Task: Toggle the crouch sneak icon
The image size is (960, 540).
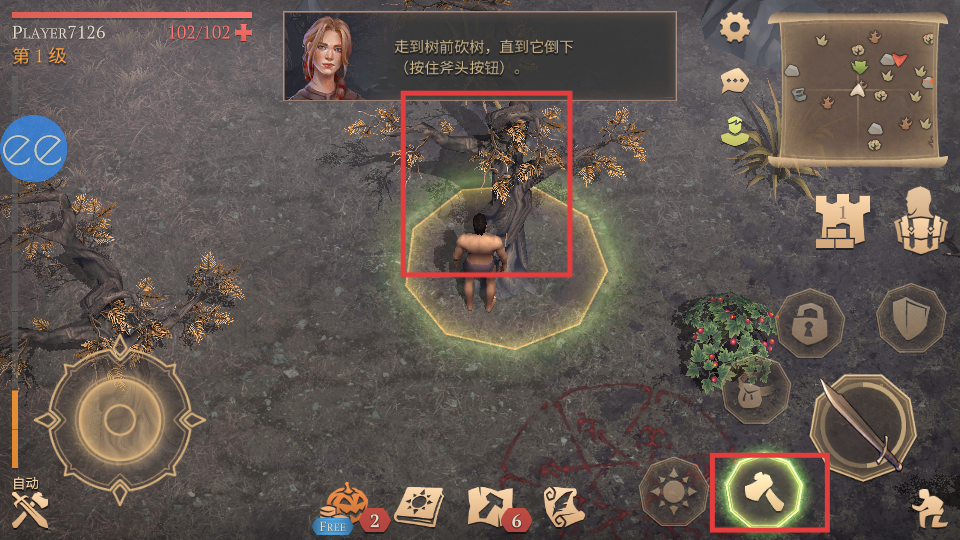Action: click(925, 511)
